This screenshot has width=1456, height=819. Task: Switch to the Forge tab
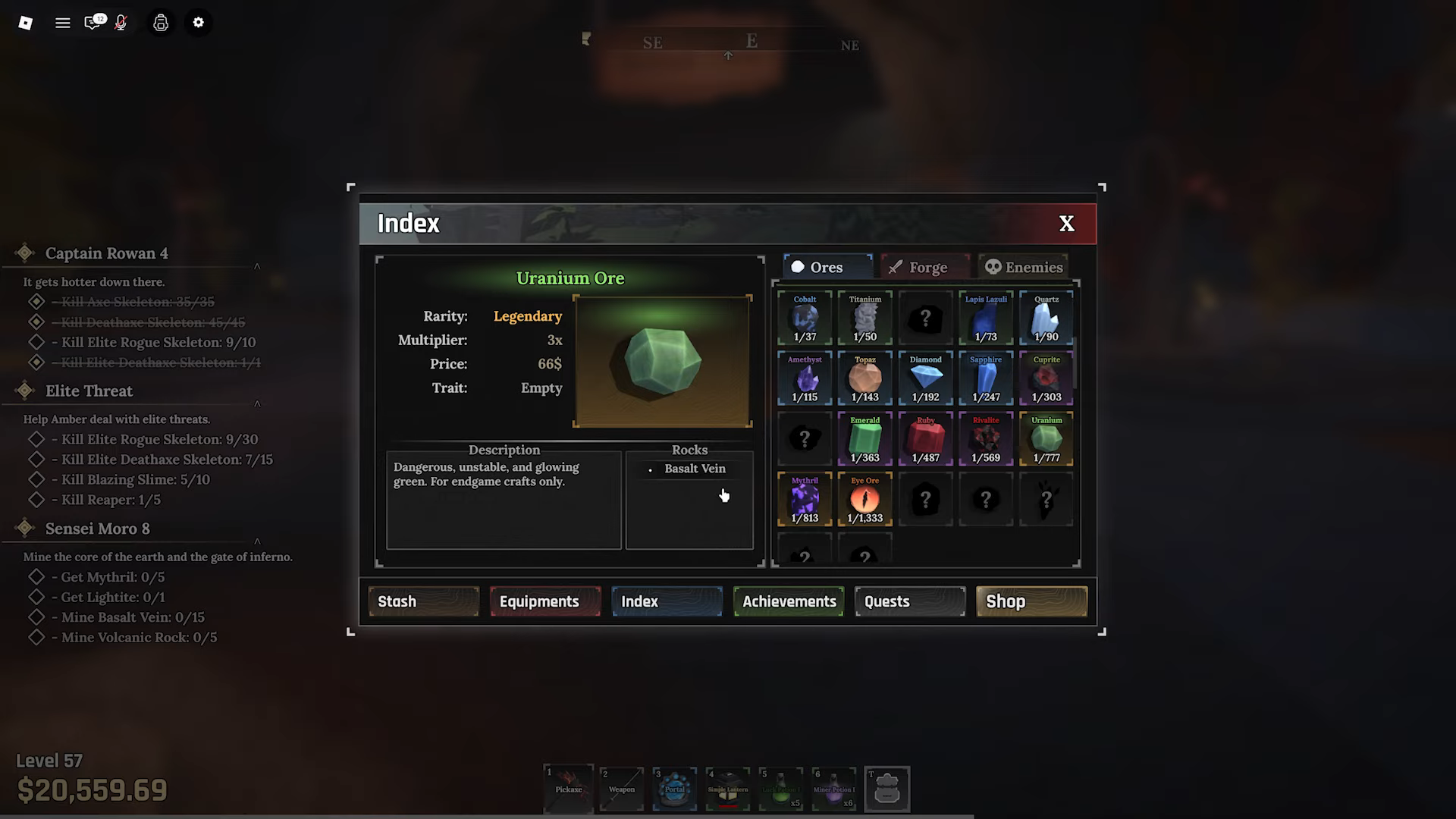click(924, 267)
